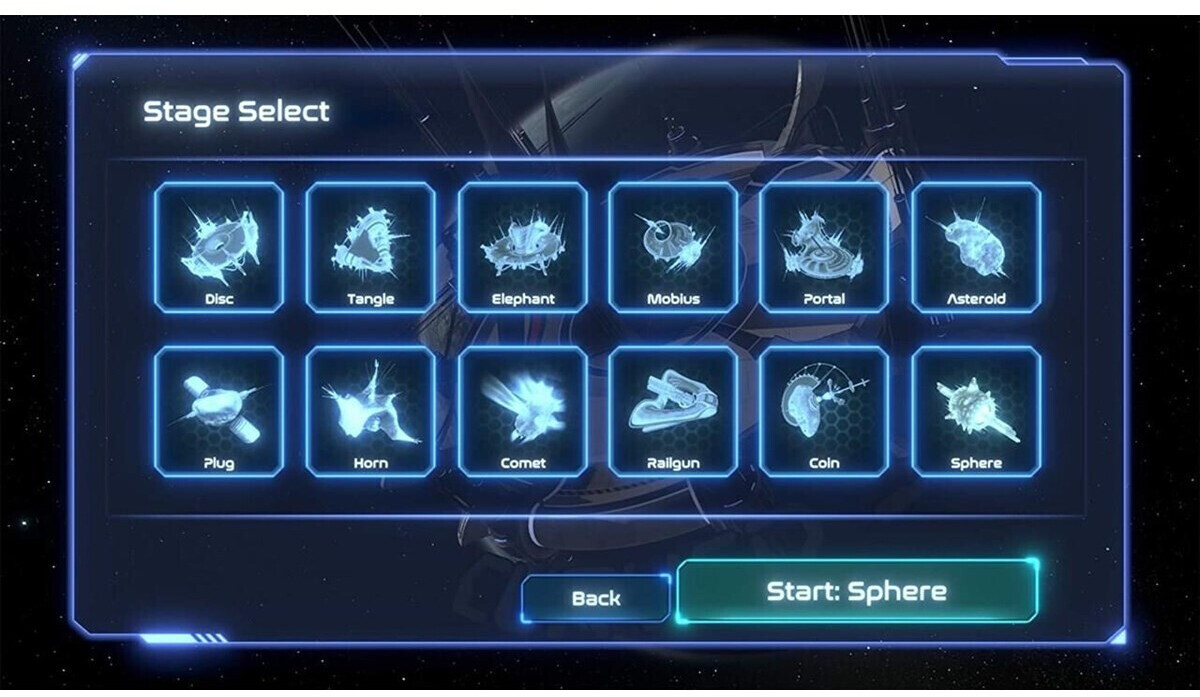1200x697 pixels.
Task: Select the Sphere stage tile
Action: [976, 412]
